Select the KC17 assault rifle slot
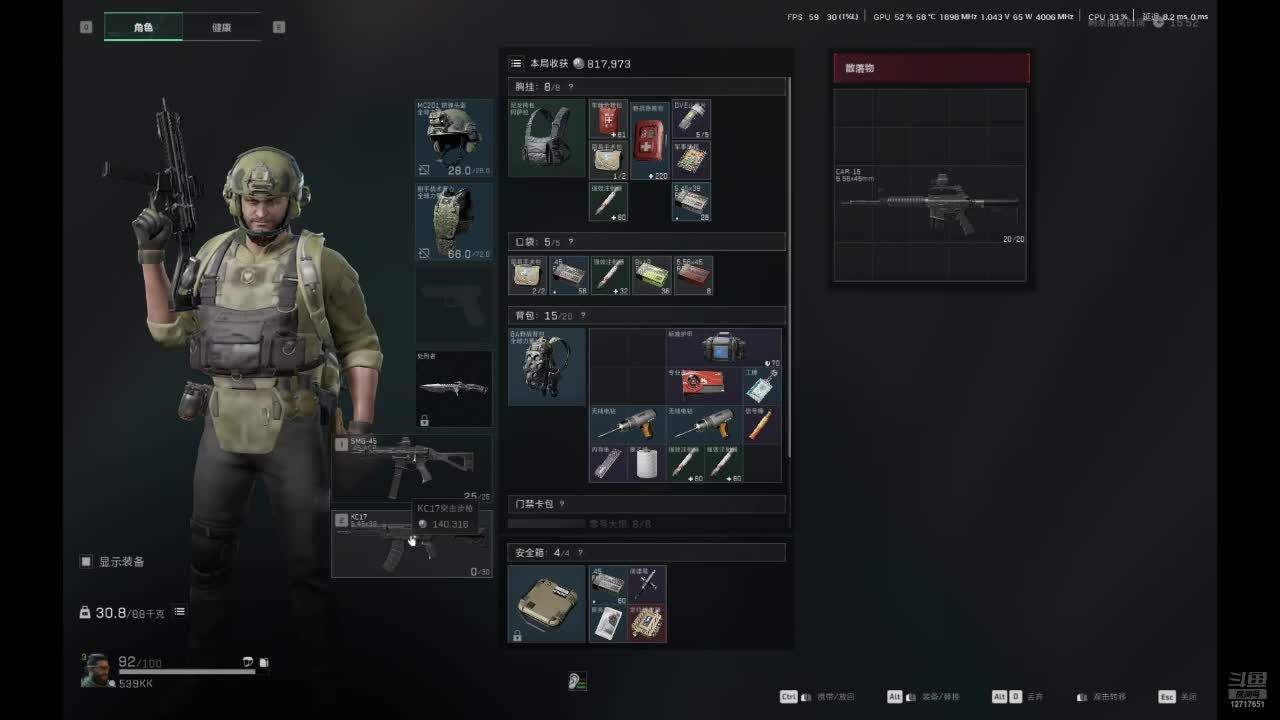This screenshot has height=720, width=1280. (x=412, y=544)
